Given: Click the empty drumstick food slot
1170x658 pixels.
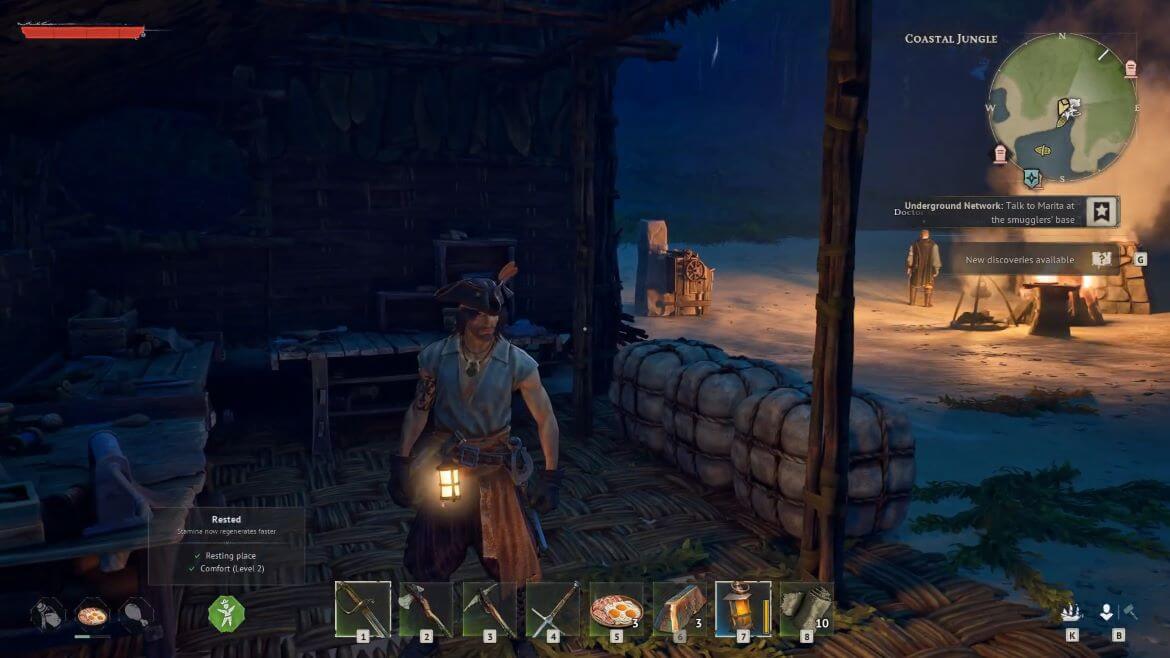Looking at the screenshot, I should coord(135,614).
